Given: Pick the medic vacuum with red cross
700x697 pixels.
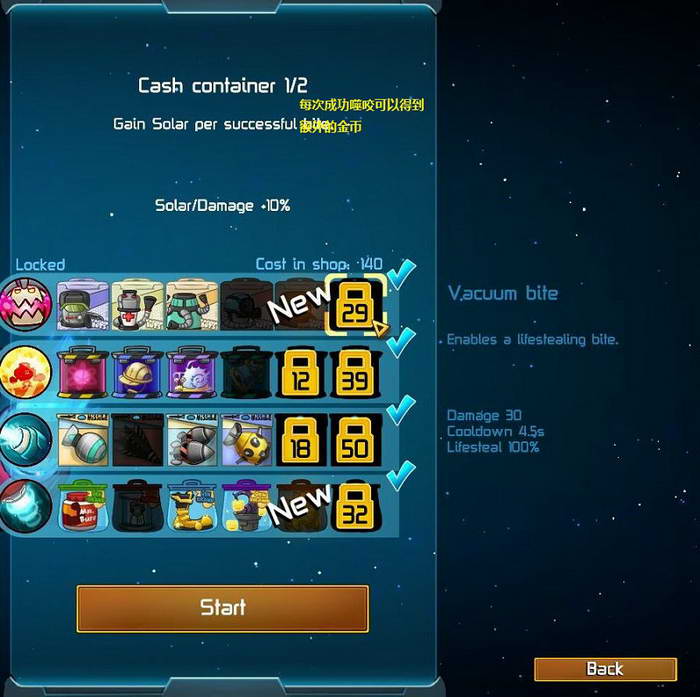Looking at the screenshot, I should (137, 303).
